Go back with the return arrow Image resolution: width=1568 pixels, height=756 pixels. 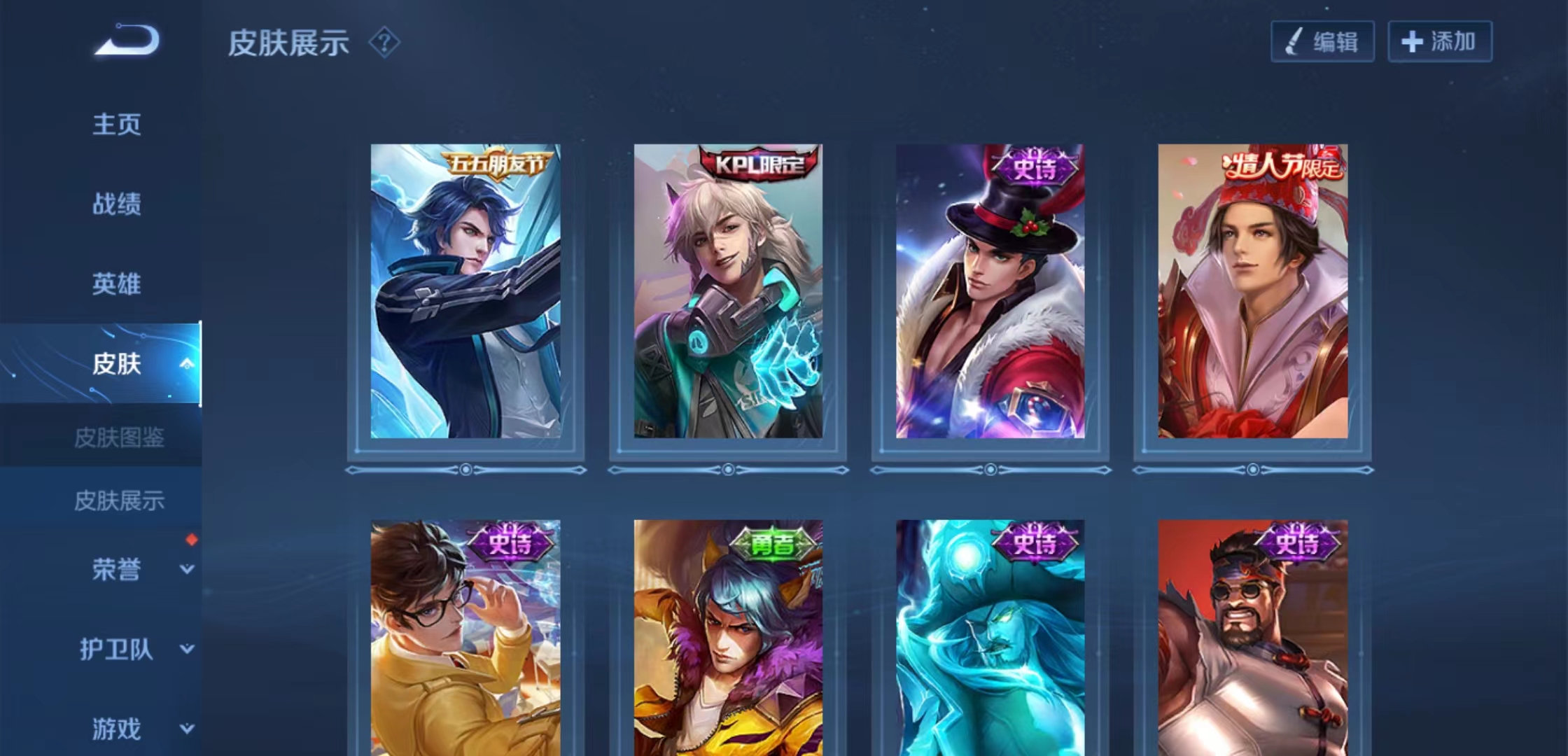127,40
